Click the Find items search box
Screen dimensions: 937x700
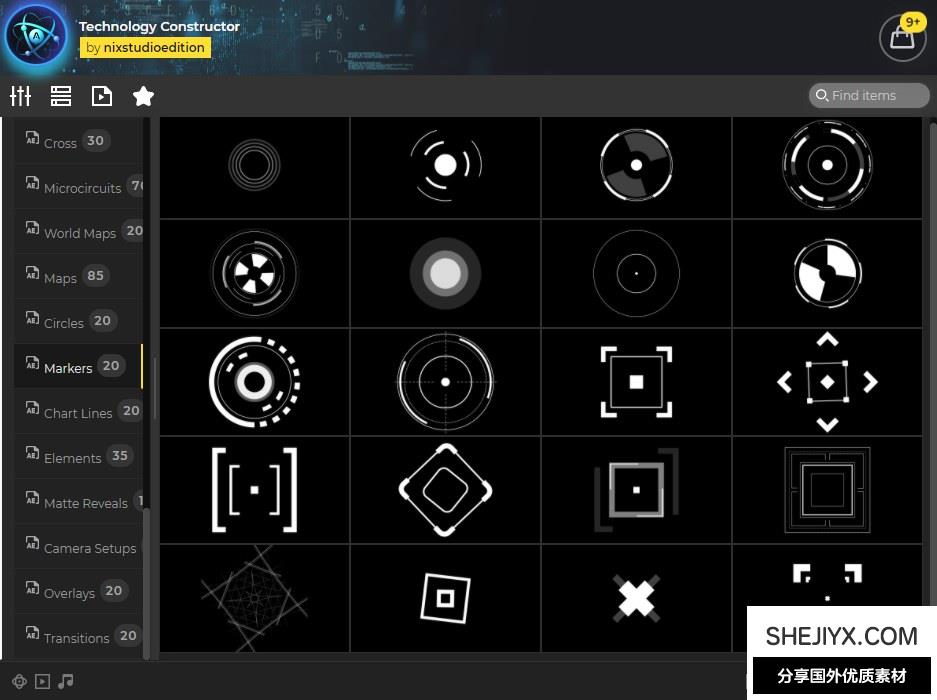(869, 95)
